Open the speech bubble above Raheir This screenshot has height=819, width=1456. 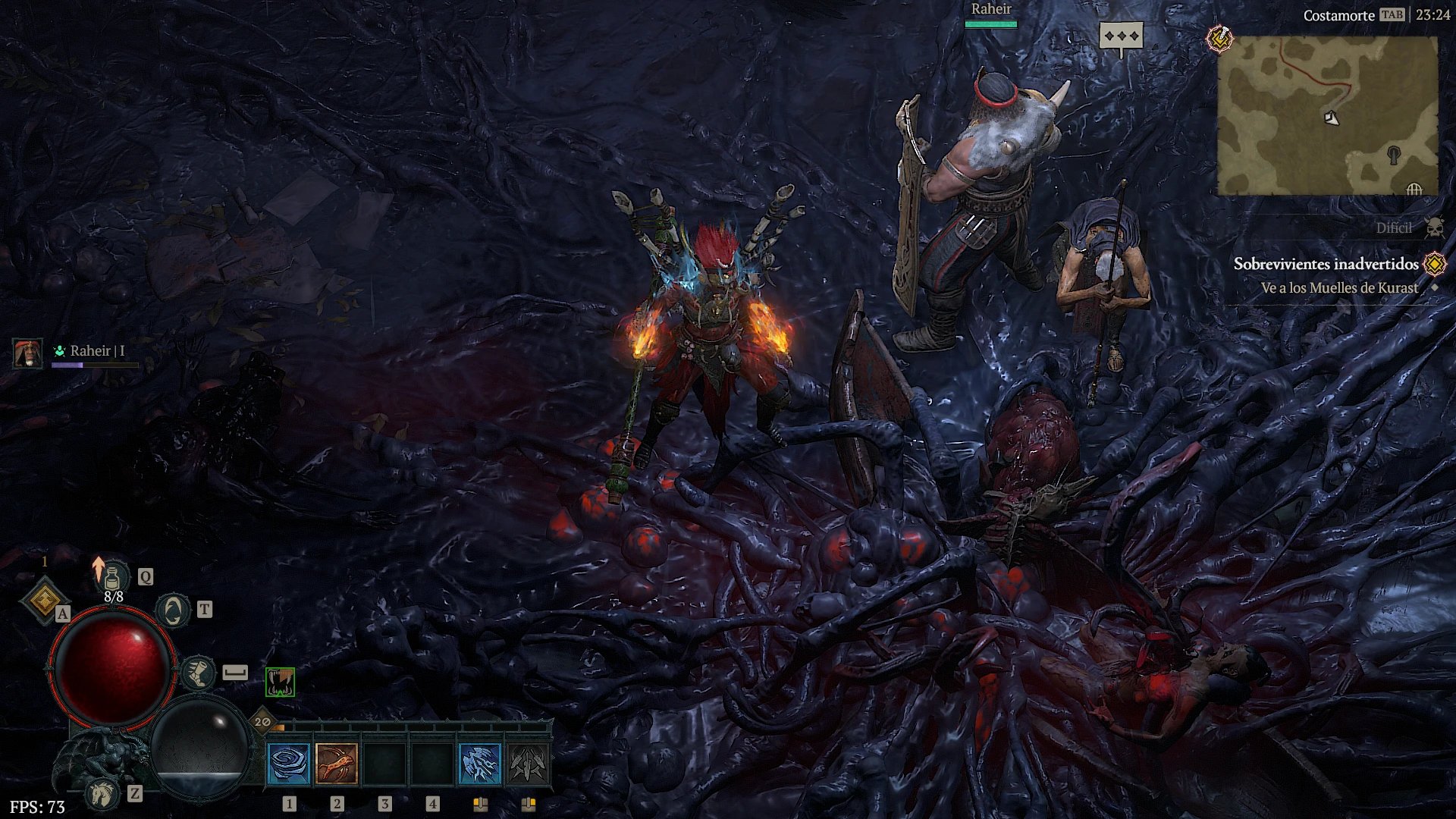point(1121,36)
